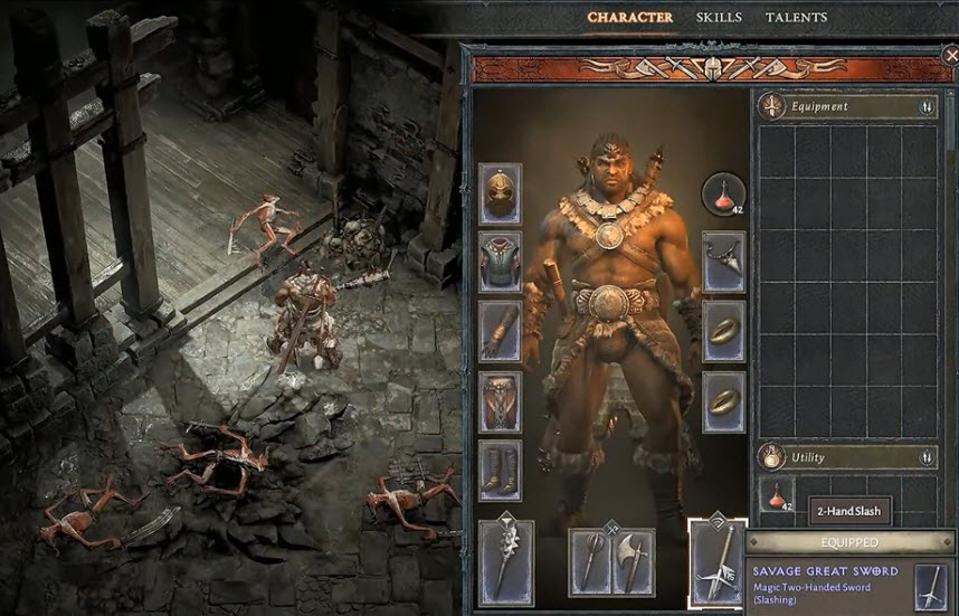This screenshot has width=959, height=616.
Task: Choose the leg armor slot
Action: 500,402
